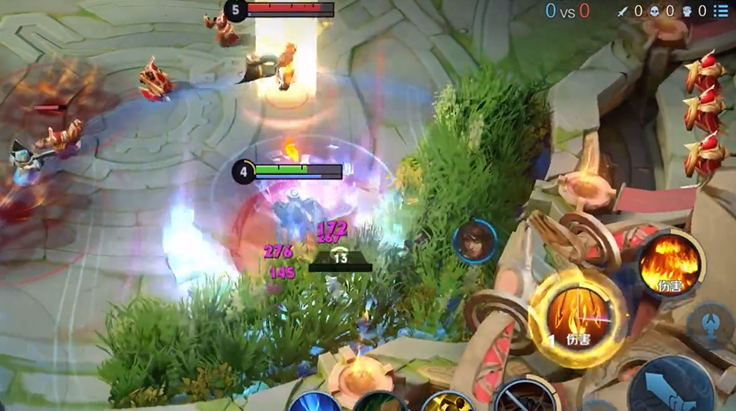The height and width of the screenshot is (411, 736).
Task: Use the pale blue winged emblem button
Action: (711, 325)
